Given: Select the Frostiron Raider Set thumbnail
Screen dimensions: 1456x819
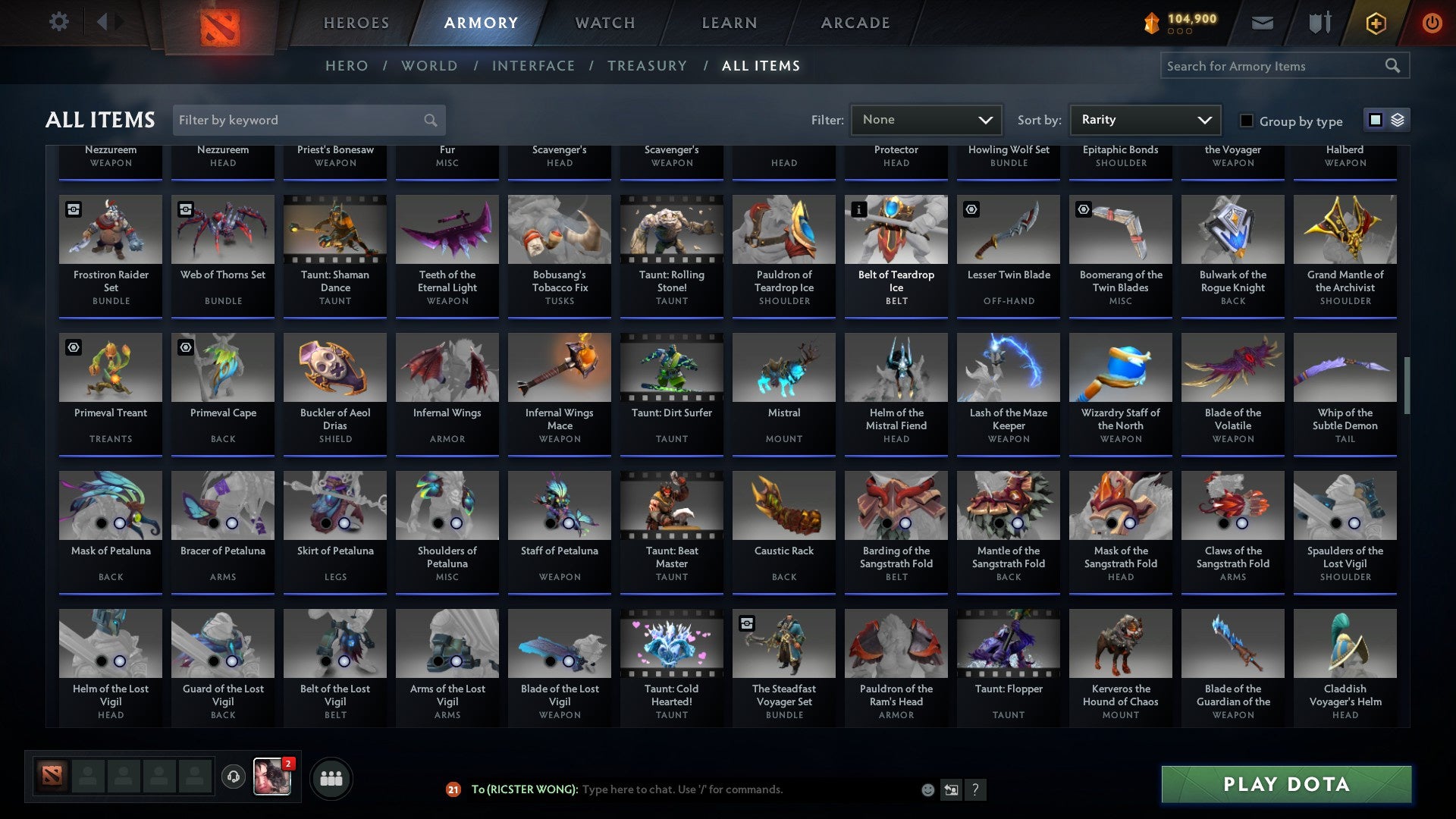Looking at the screenshot, I should 110,229.
